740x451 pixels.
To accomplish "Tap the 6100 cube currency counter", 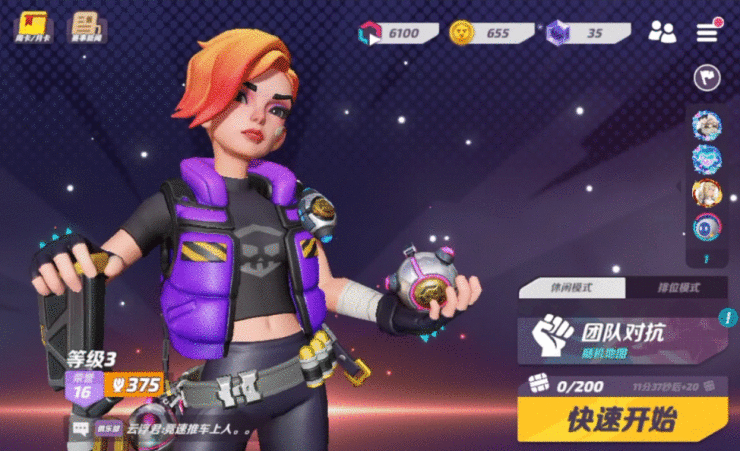I will (398, 33).
